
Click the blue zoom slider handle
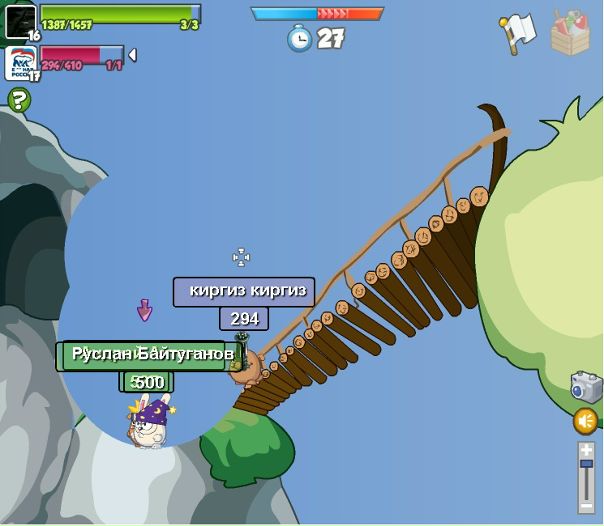click(x=586, y=466)
